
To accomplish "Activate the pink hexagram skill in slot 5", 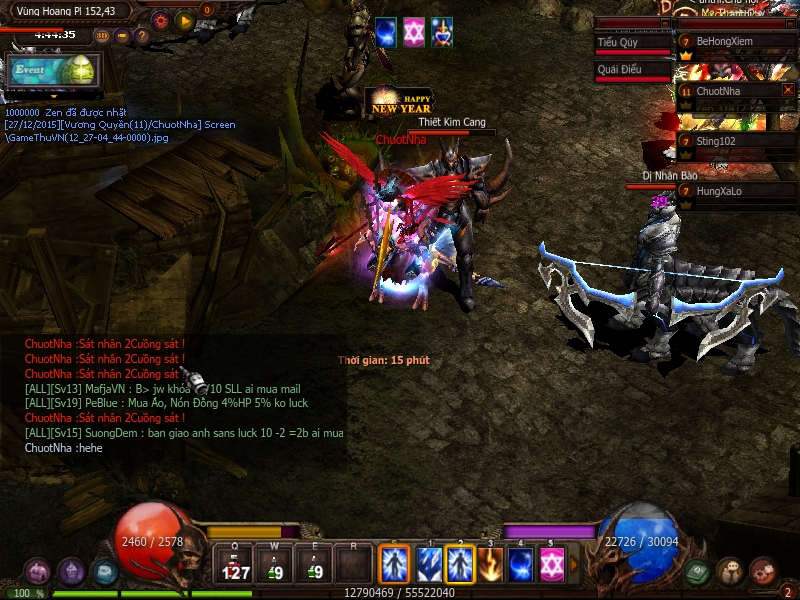I will pyautogui.click(x=551, y=565).
